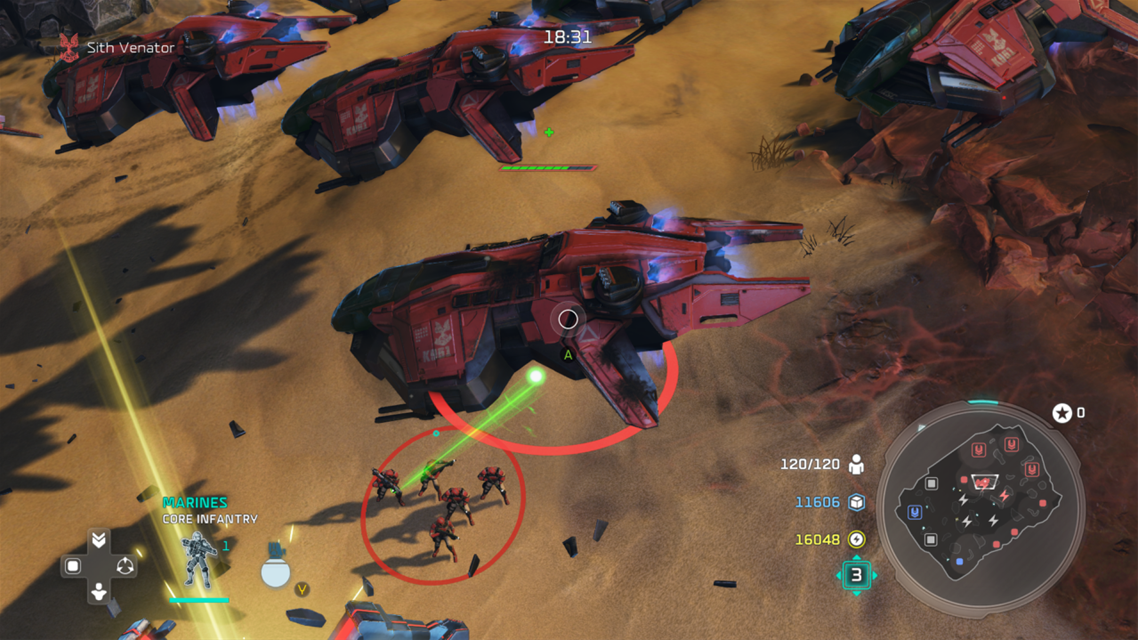Choose the circular-arrows icon on the d-pad
The height and width of the screenshot is (640, 1138).
[x=125, y=566]
